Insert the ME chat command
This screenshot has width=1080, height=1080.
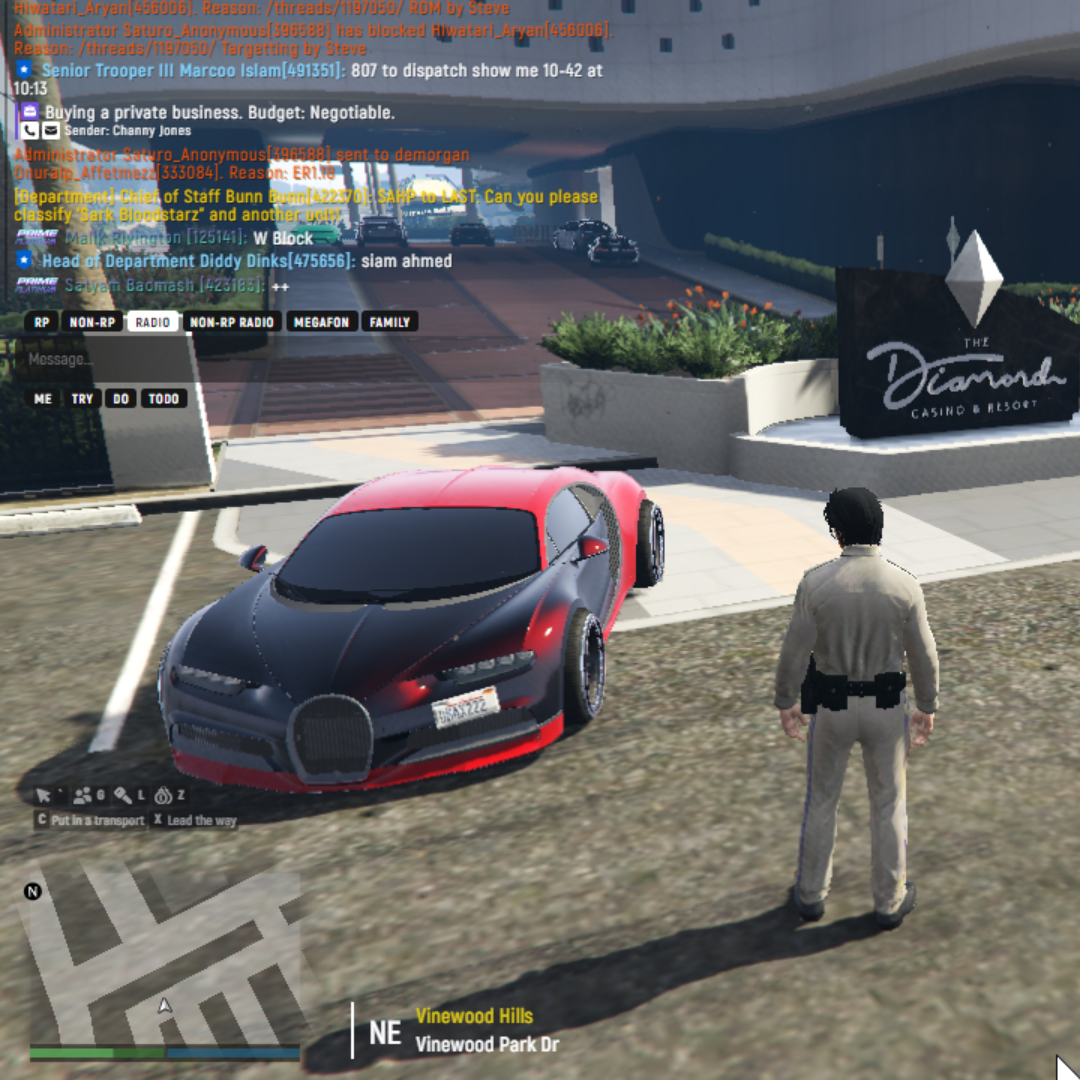point(43,398)
